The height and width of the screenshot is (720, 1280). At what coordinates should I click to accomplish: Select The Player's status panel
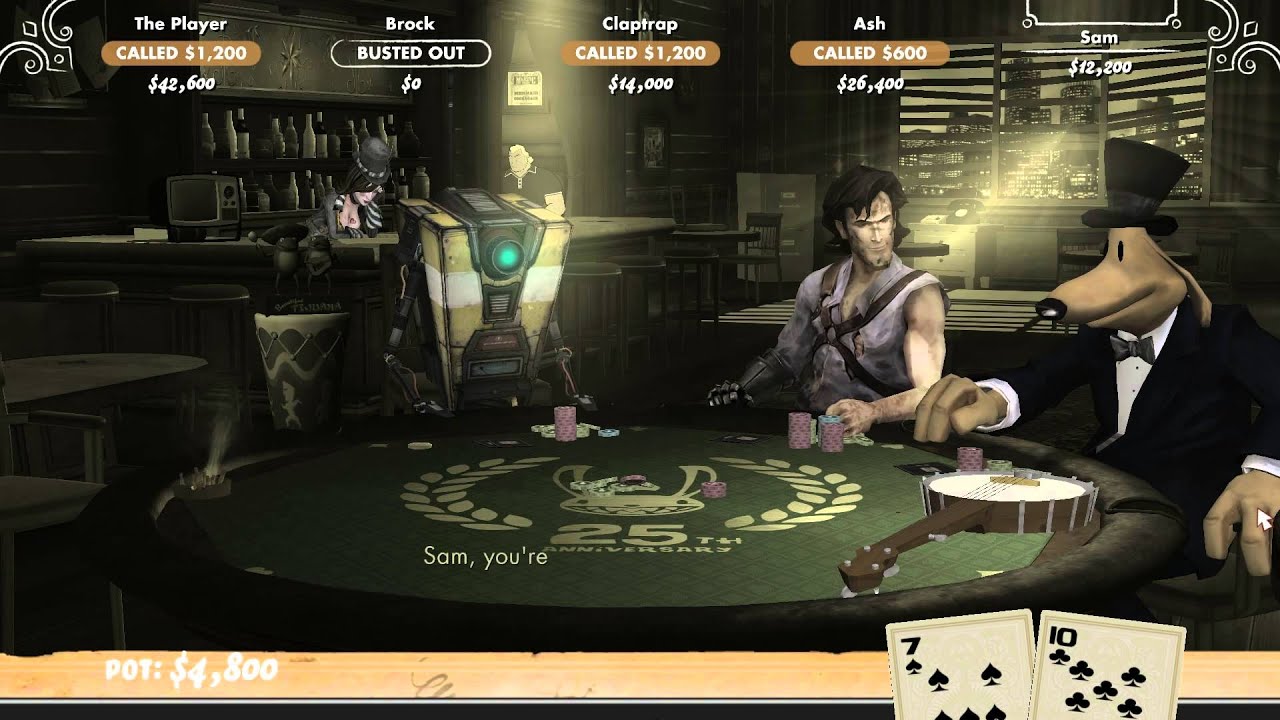(181, 53)
